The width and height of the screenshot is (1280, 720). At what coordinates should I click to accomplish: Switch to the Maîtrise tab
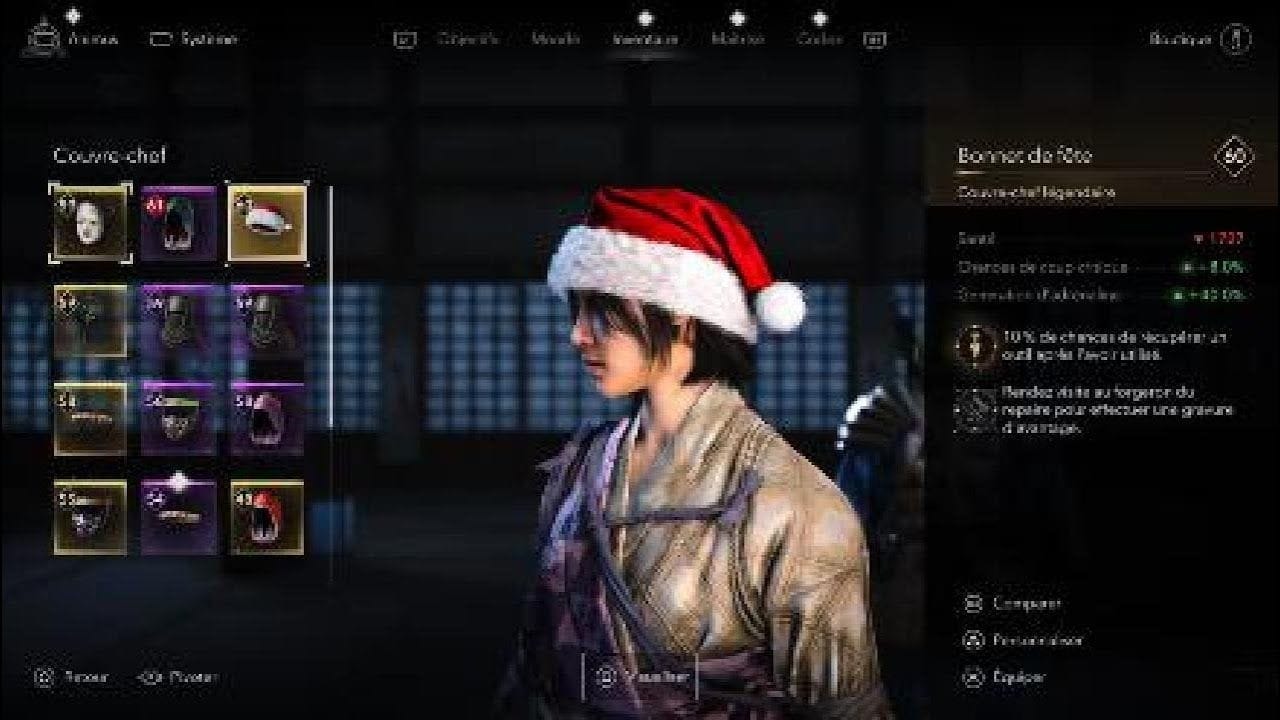[740, 41]
